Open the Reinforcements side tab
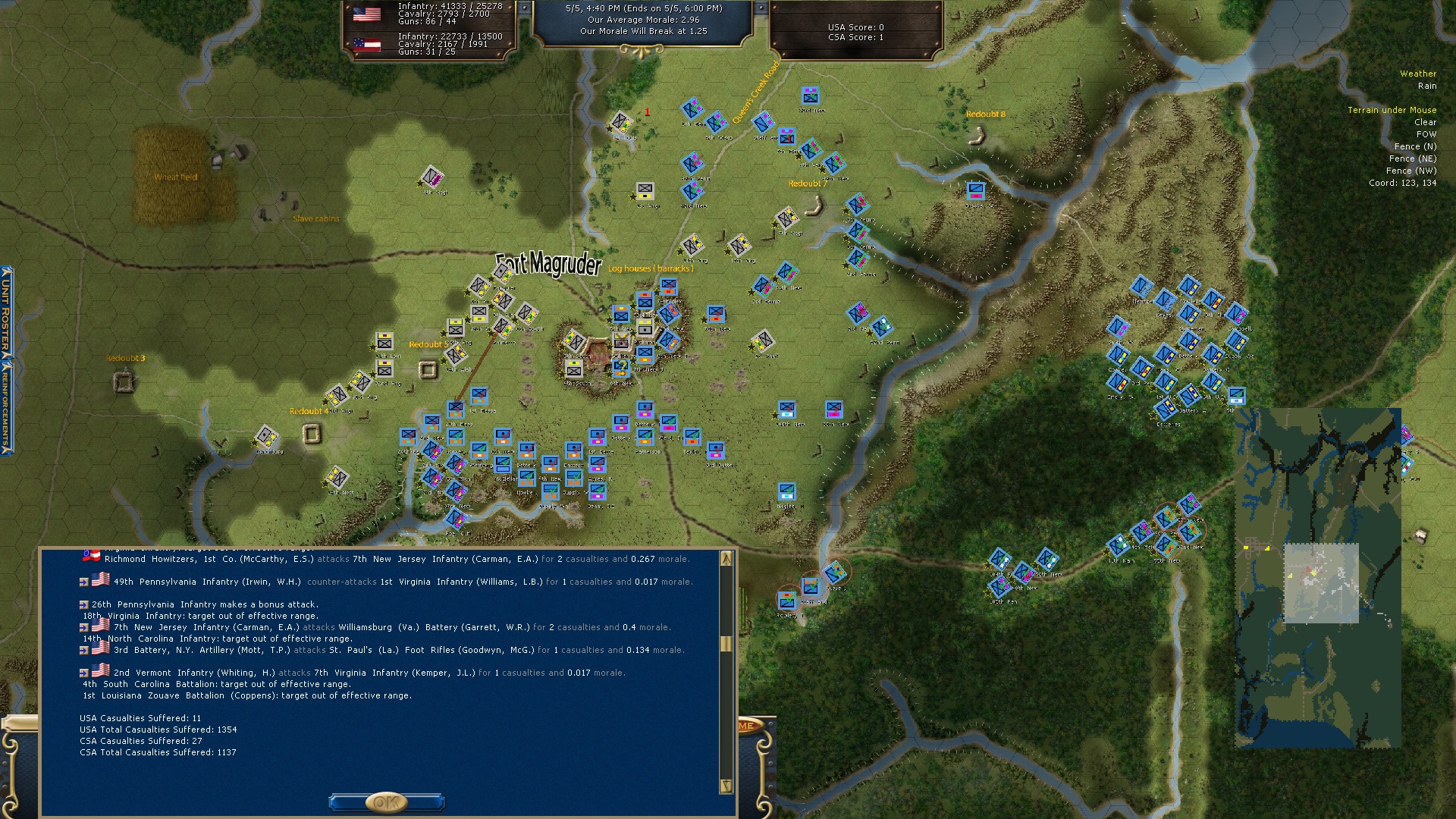This screenshot has width=1456, height=819. point(6,407)
